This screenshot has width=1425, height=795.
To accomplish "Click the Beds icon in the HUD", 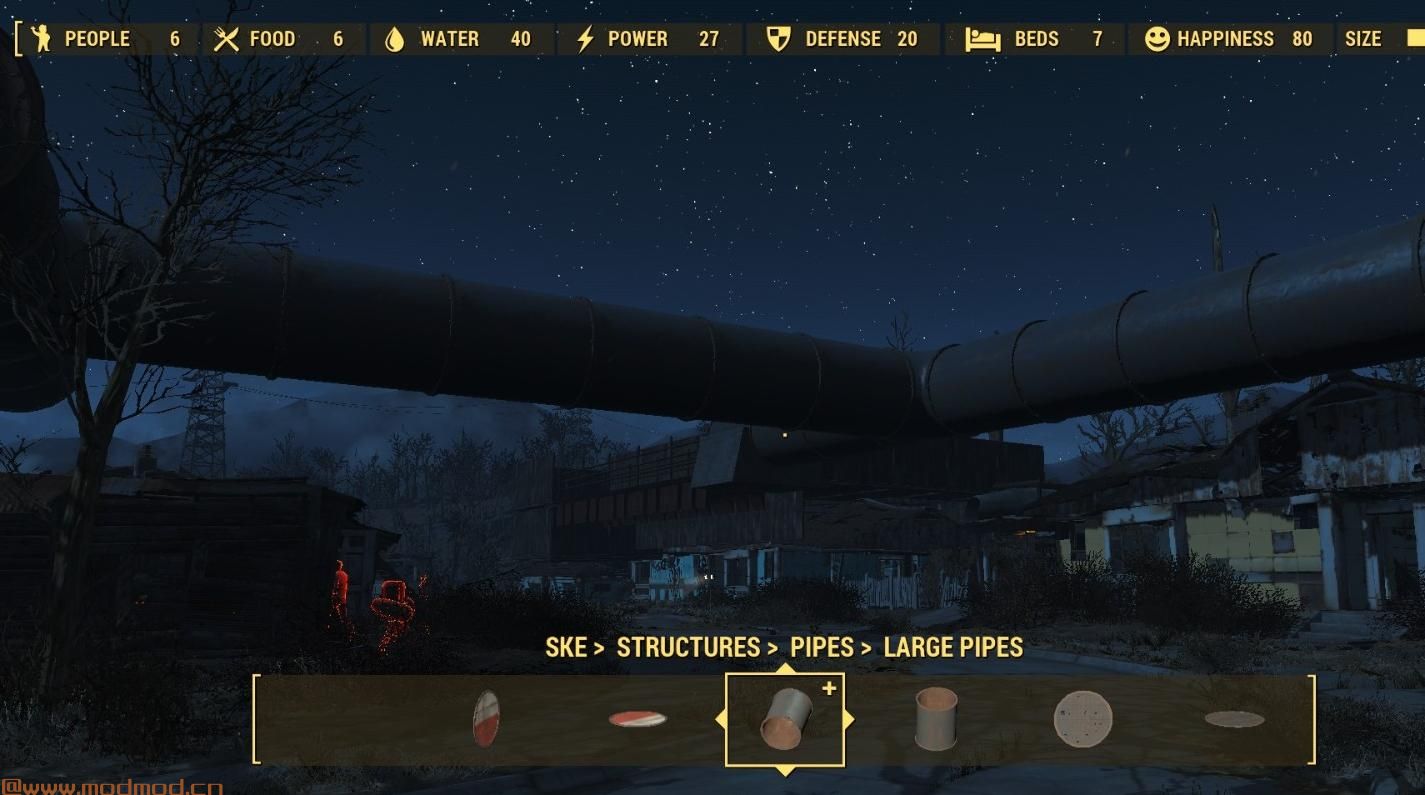I will coord(983,39).
